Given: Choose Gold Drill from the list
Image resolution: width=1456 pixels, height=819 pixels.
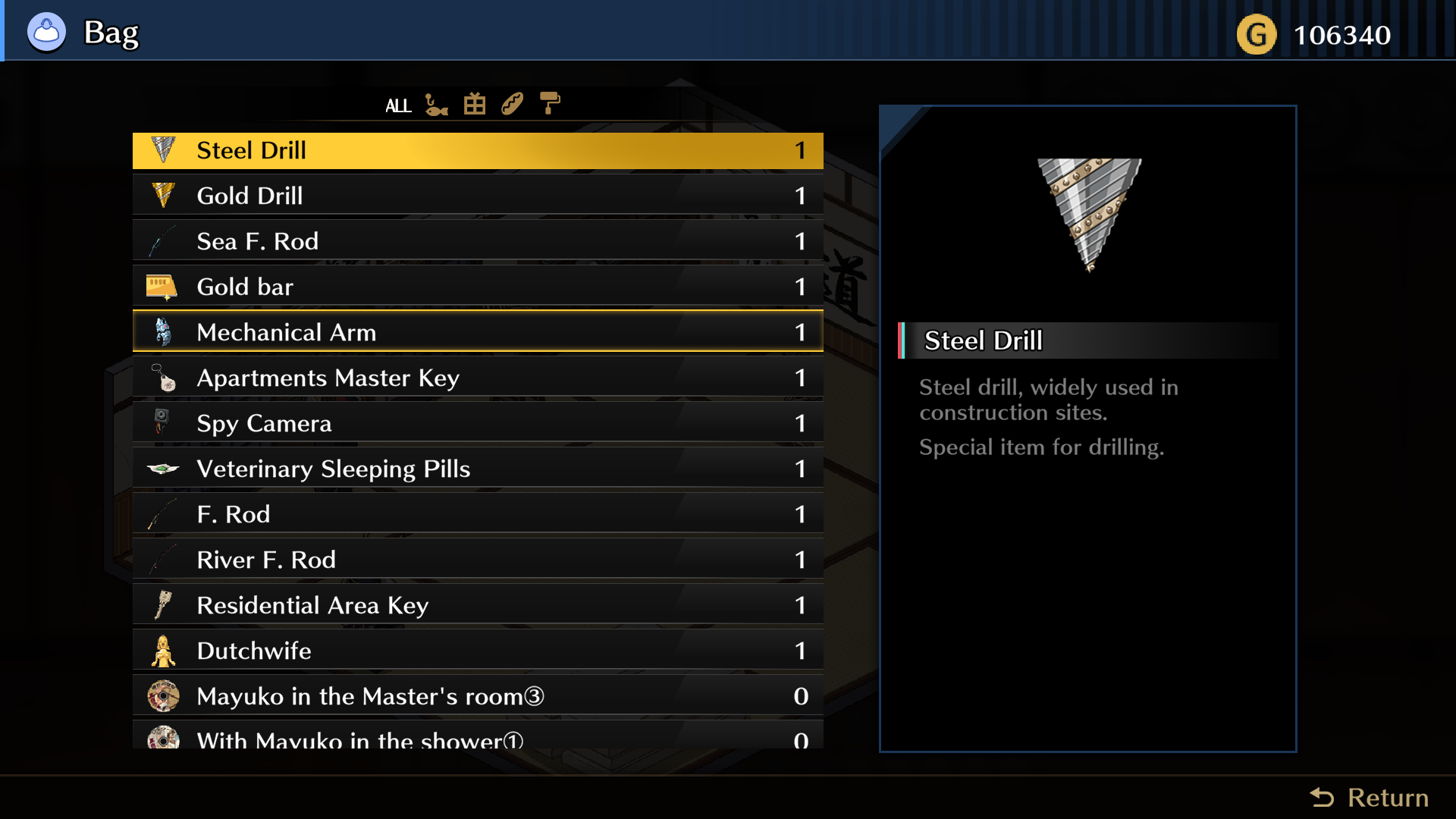Looking at the screenshot, I should 478,196.
